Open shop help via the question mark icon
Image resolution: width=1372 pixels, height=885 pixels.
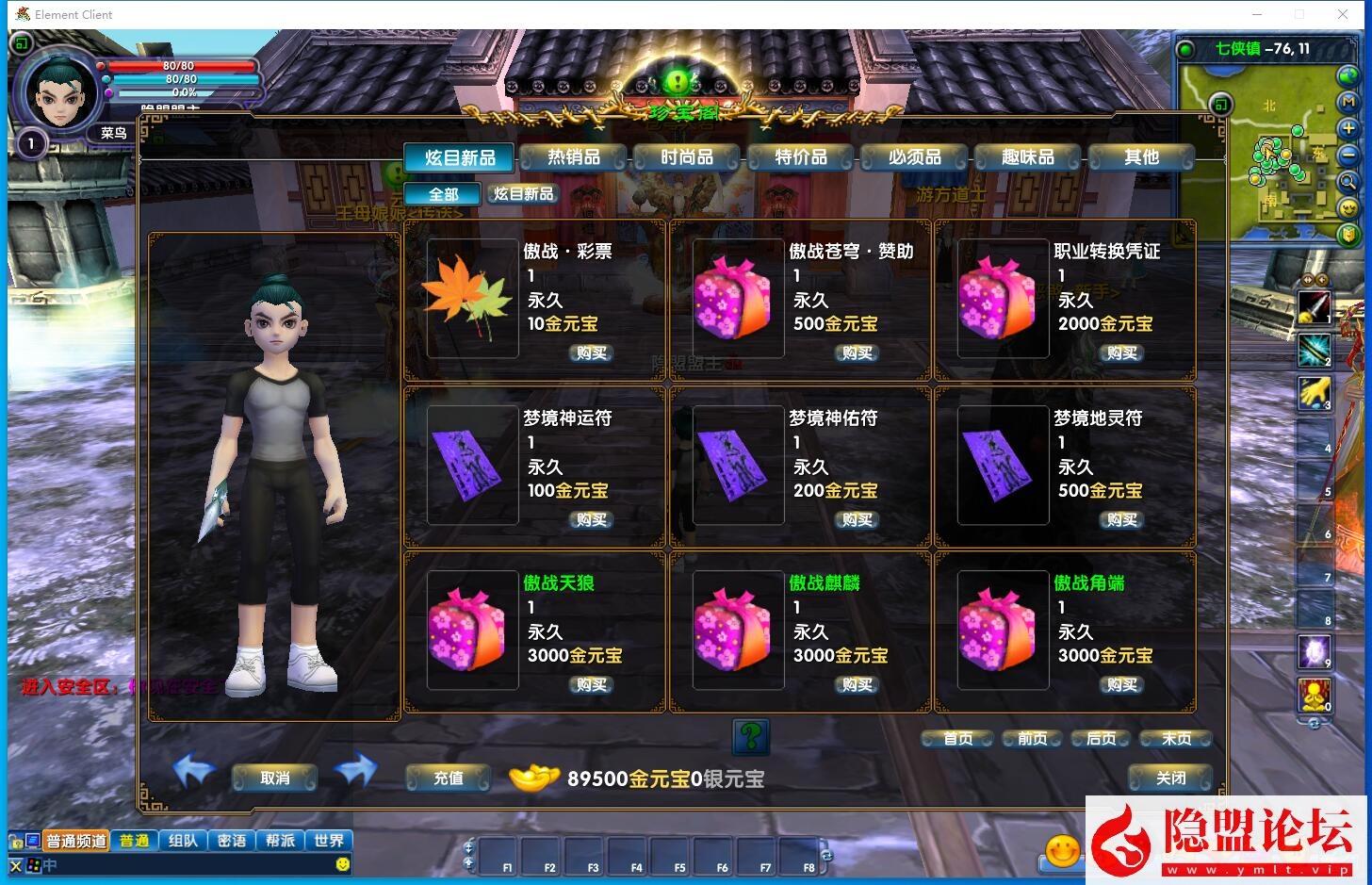(x=749, y=737)
